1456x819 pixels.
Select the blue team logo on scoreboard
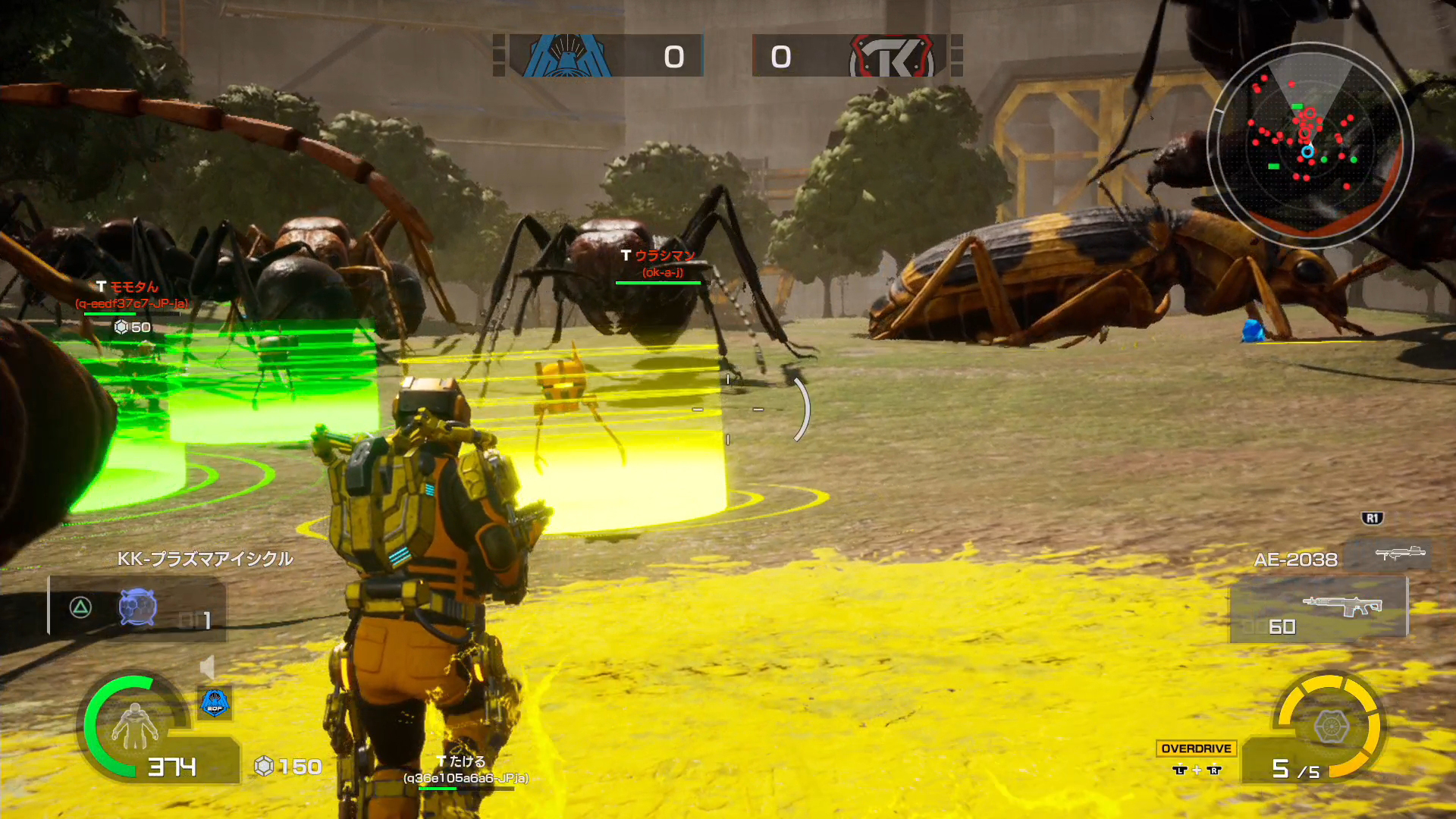[565, 56]
